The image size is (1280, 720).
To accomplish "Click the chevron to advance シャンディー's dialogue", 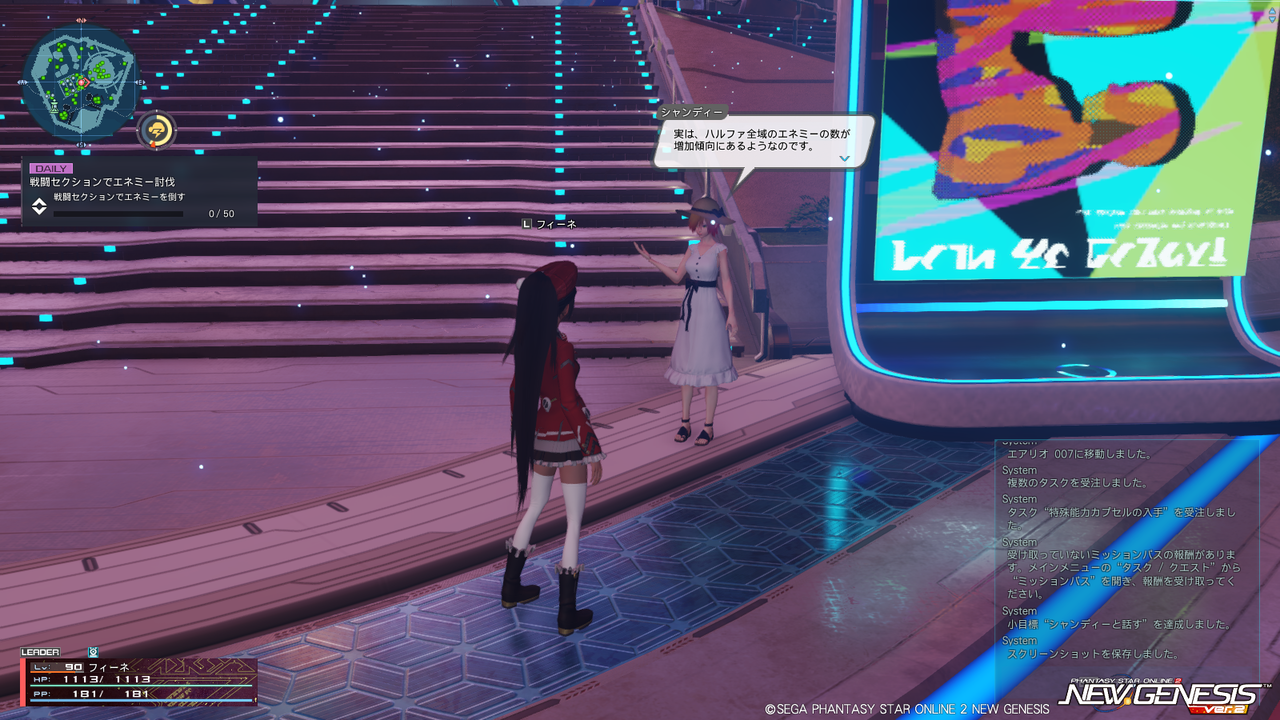I will (x=843, y=158).
